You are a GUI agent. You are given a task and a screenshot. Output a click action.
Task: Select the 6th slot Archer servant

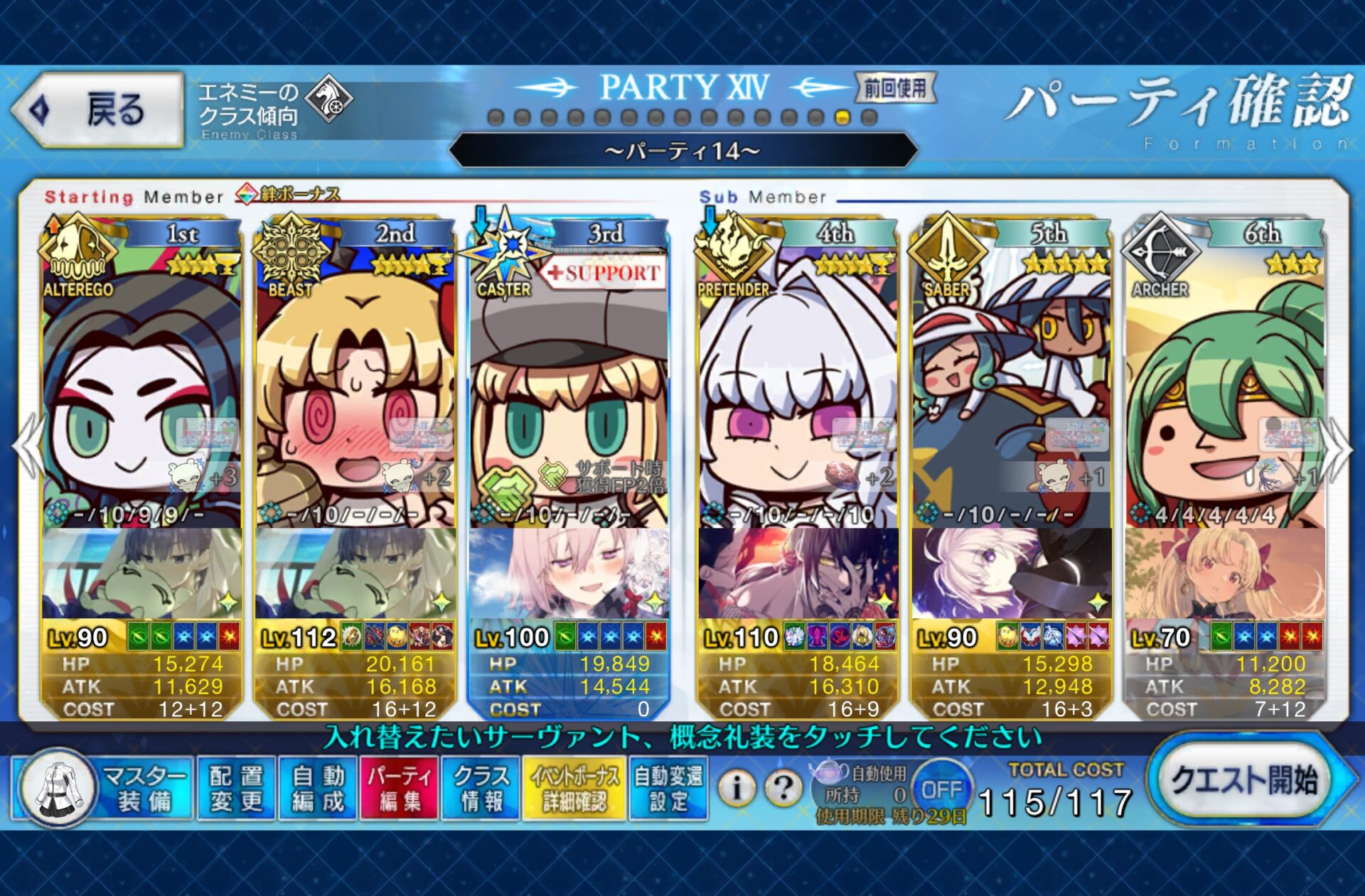(1224, 384)
